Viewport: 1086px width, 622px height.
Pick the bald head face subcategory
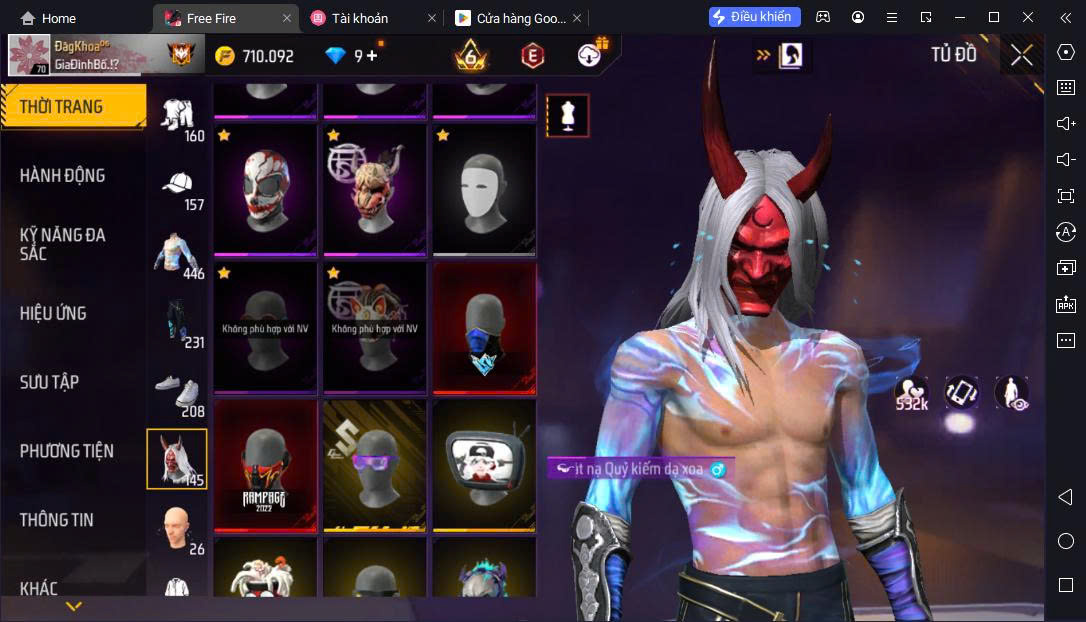(178, 530)
